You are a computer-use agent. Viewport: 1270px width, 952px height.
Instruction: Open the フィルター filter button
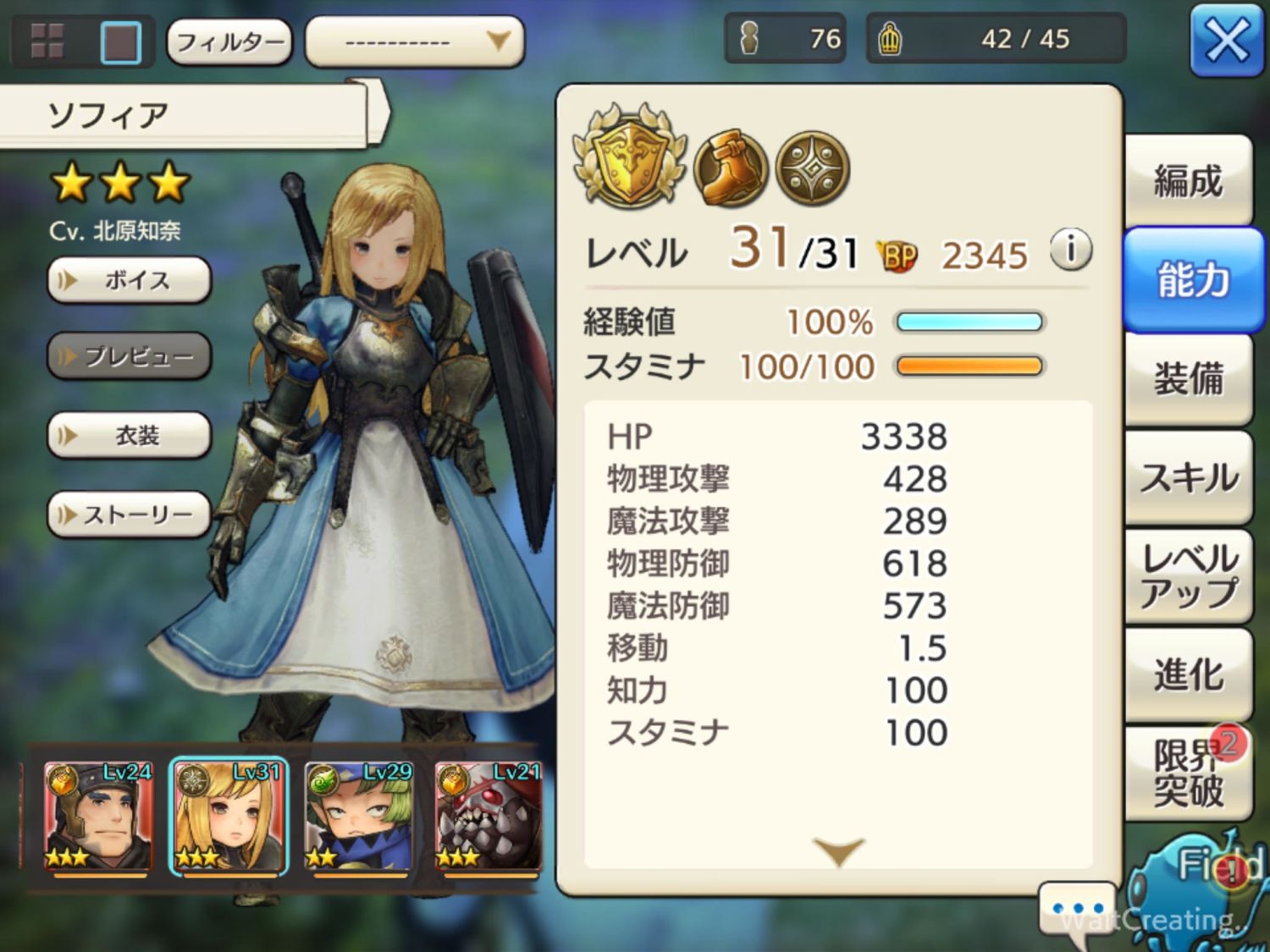(229, 41)
